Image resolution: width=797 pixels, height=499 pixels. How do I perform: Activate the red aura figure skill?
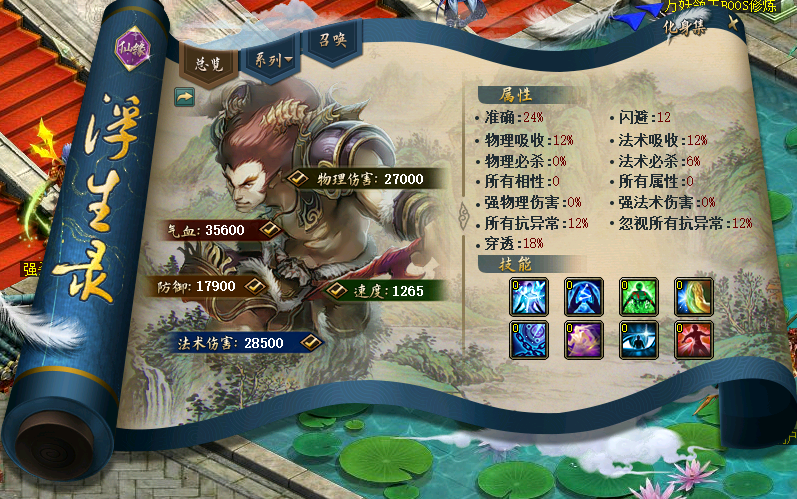[693, 340]
